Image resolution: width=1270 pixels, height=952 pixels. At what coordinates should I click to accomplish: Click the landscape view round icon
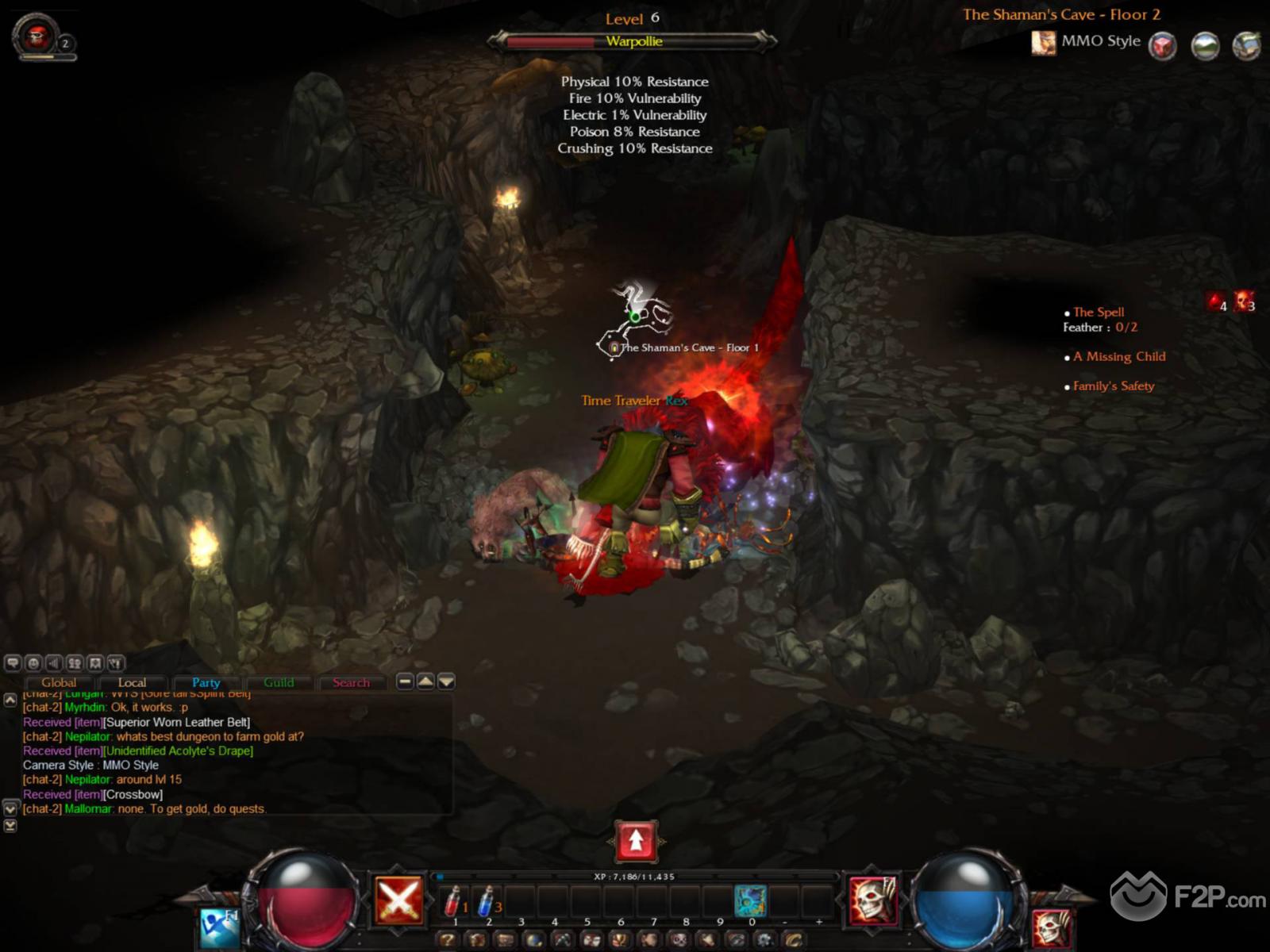(1205, 45)
